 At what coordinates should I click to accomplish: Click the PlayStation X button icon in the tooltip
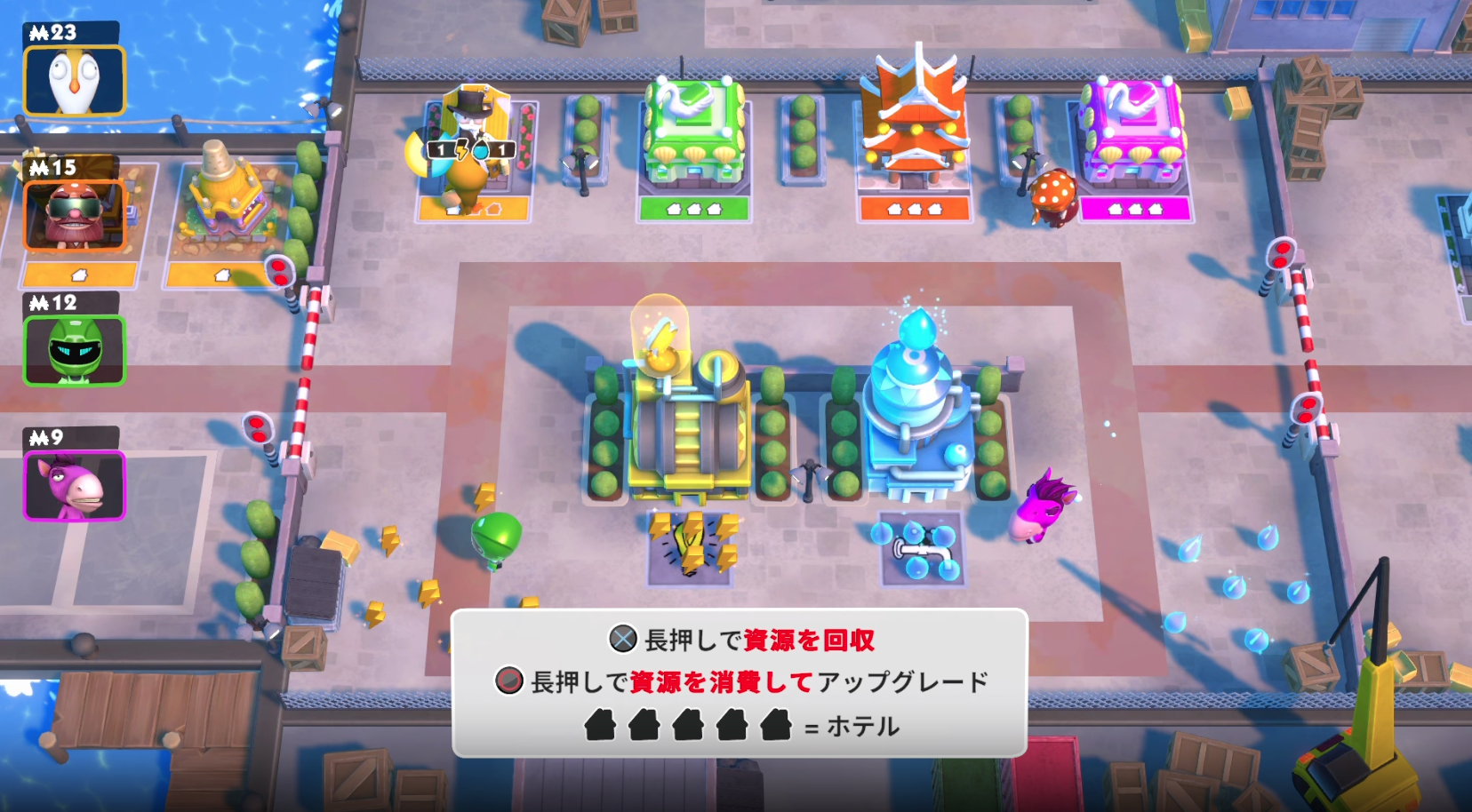tap(622, 639)
